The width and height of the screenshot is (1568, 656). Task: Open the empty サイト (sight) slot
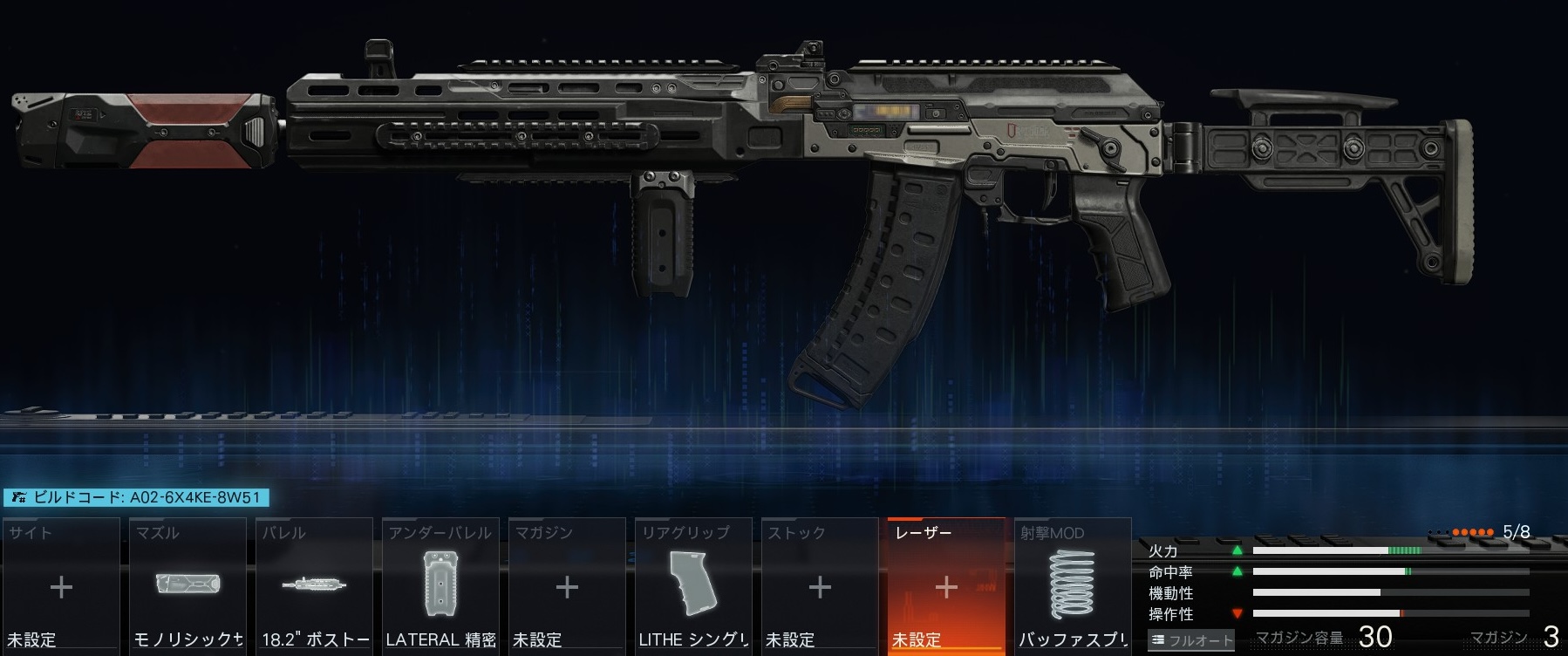pyautogui.click(x=61, y=587)
